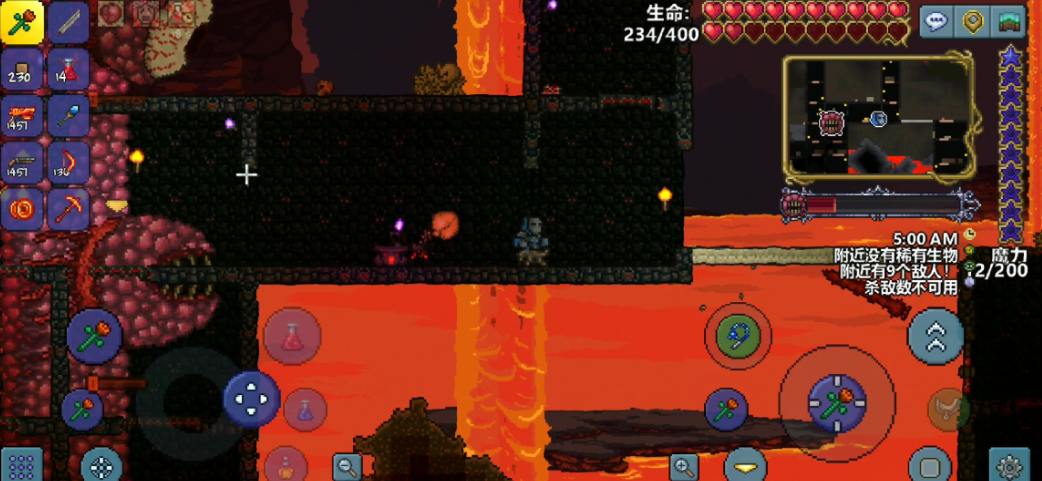This screenshot has width=1042, height=481.
Task: Open the gear settings button
Action: click(x=1008, y=465)
